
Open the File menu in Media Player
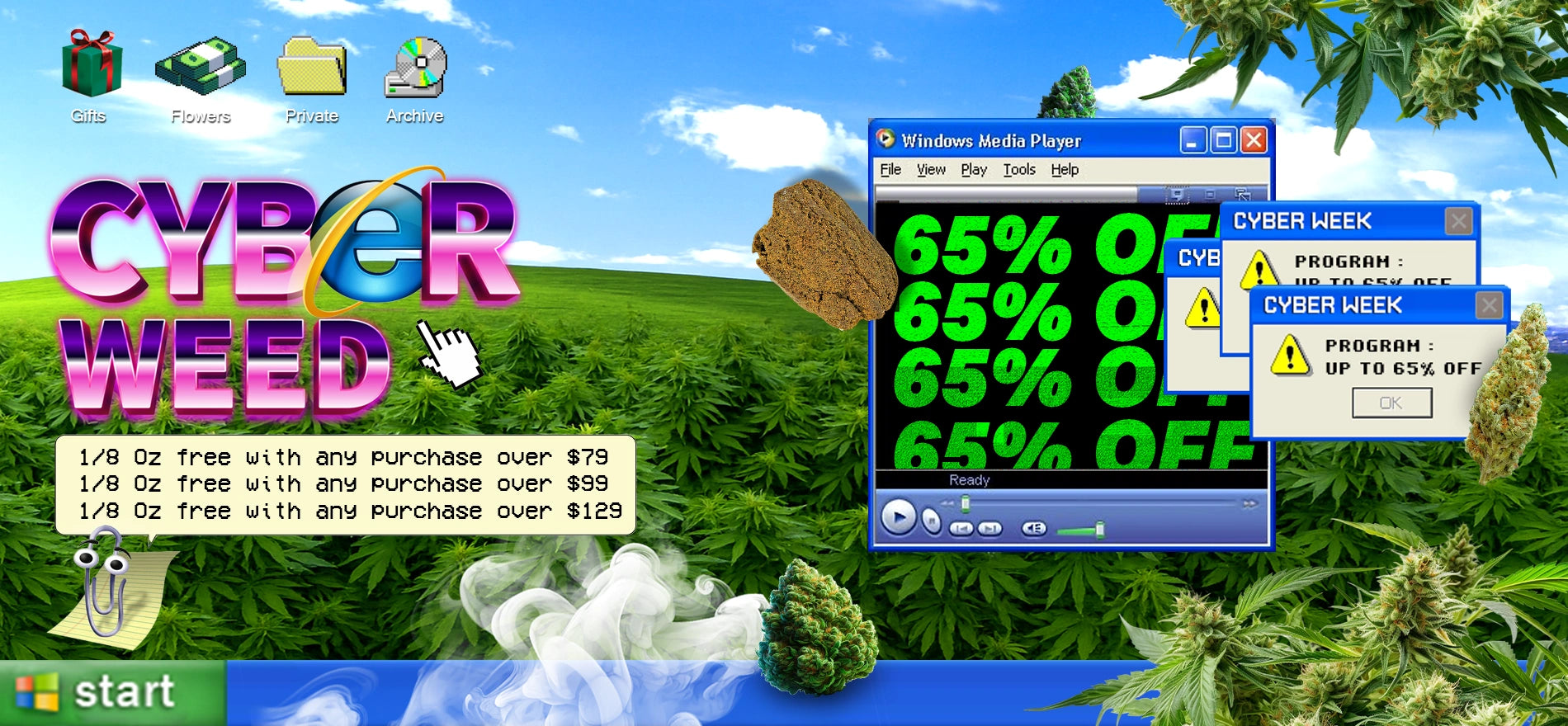[890, 170]
